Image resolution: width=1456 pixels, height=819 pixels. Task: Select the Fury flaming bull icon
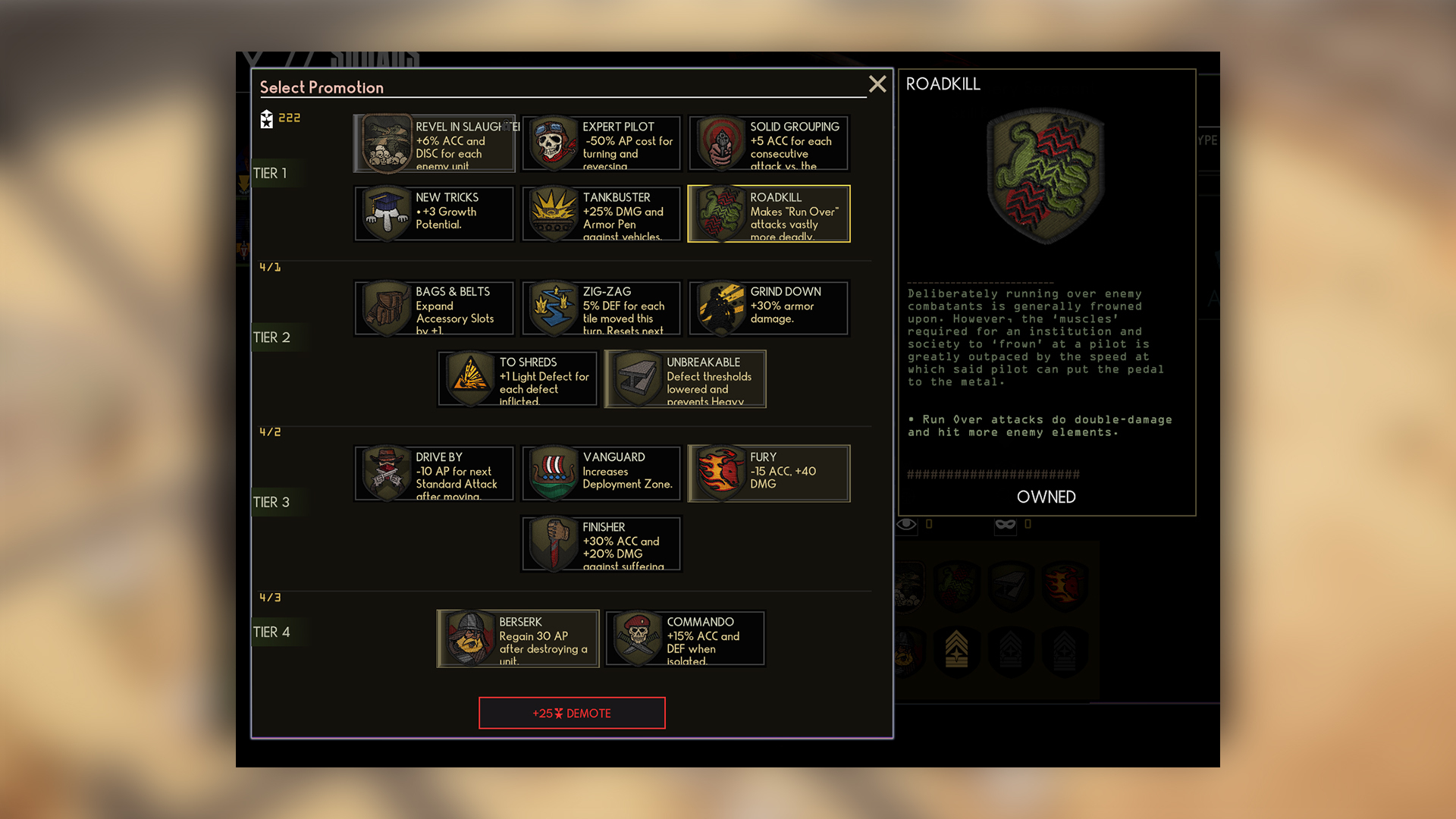point(719,473)
